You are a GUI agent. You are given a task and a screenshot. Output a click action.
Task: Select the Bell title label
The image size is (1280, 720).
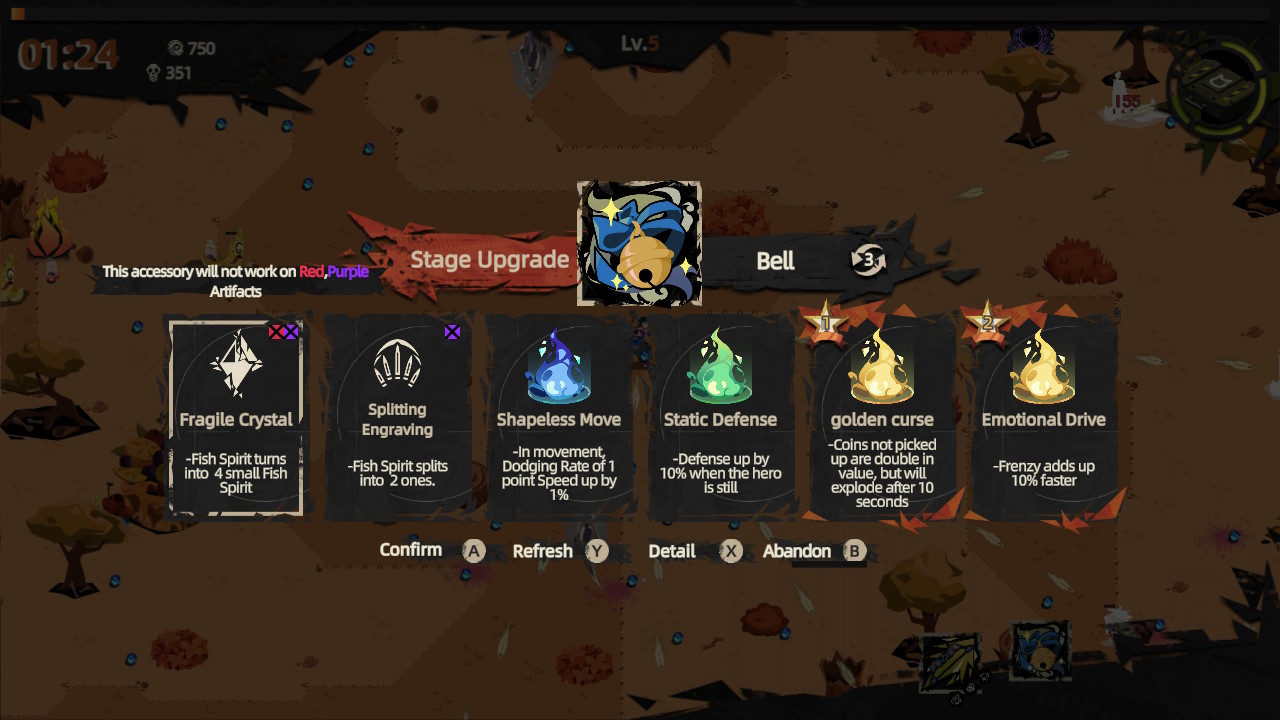(x=777, y=261)
